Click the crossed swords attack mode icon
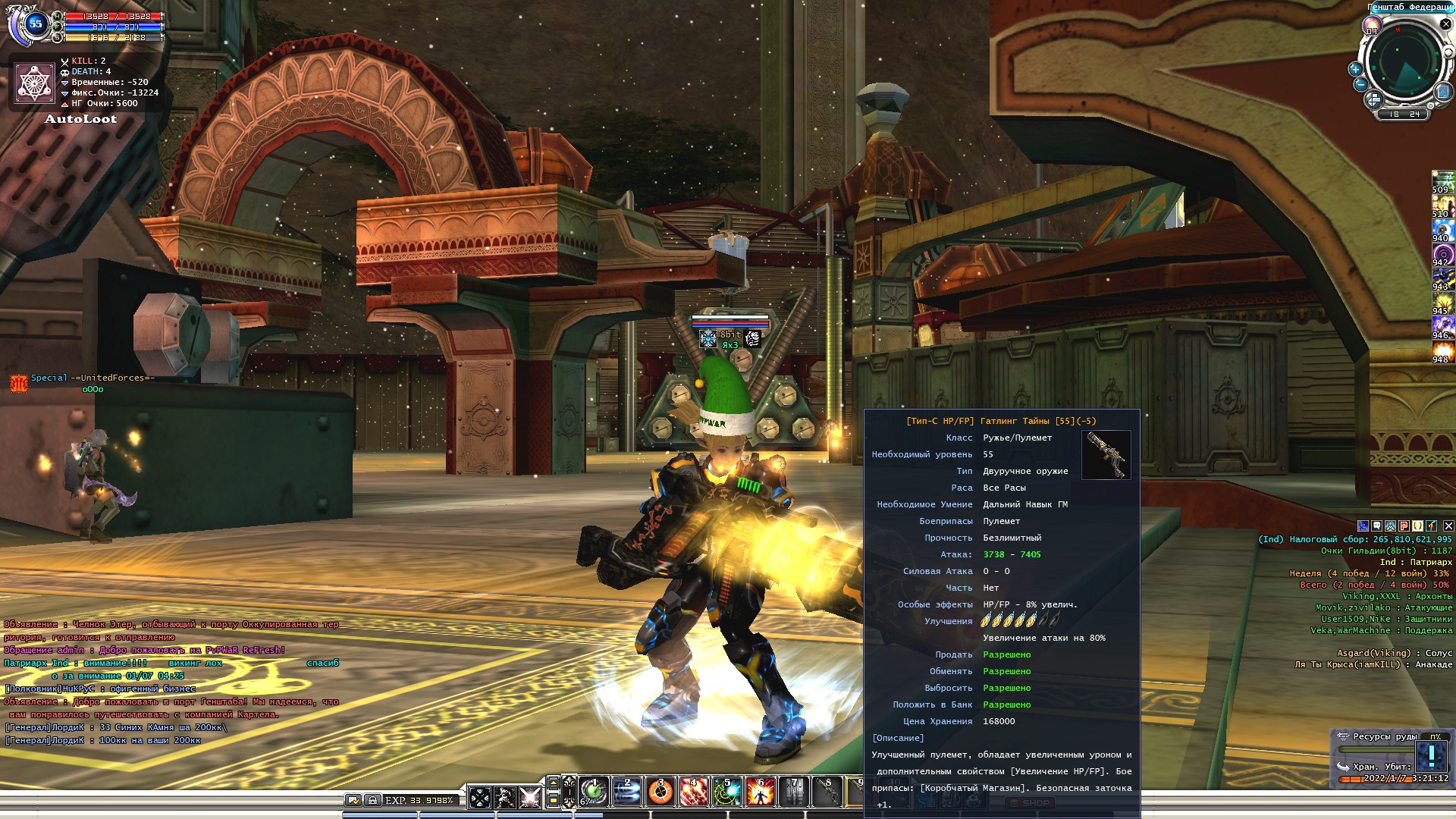Image resolution: width=1456 pixels, height=819 pixels. (530, 798)
